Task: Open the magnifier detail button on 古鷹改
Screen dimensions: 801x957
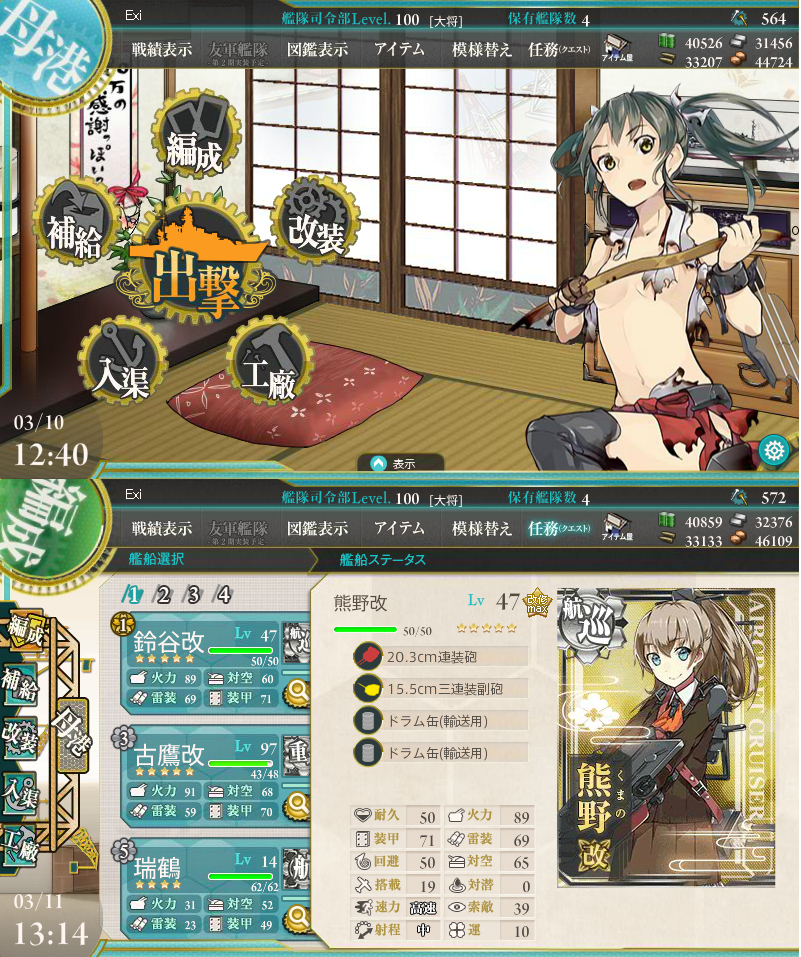Action: point(296,802)
